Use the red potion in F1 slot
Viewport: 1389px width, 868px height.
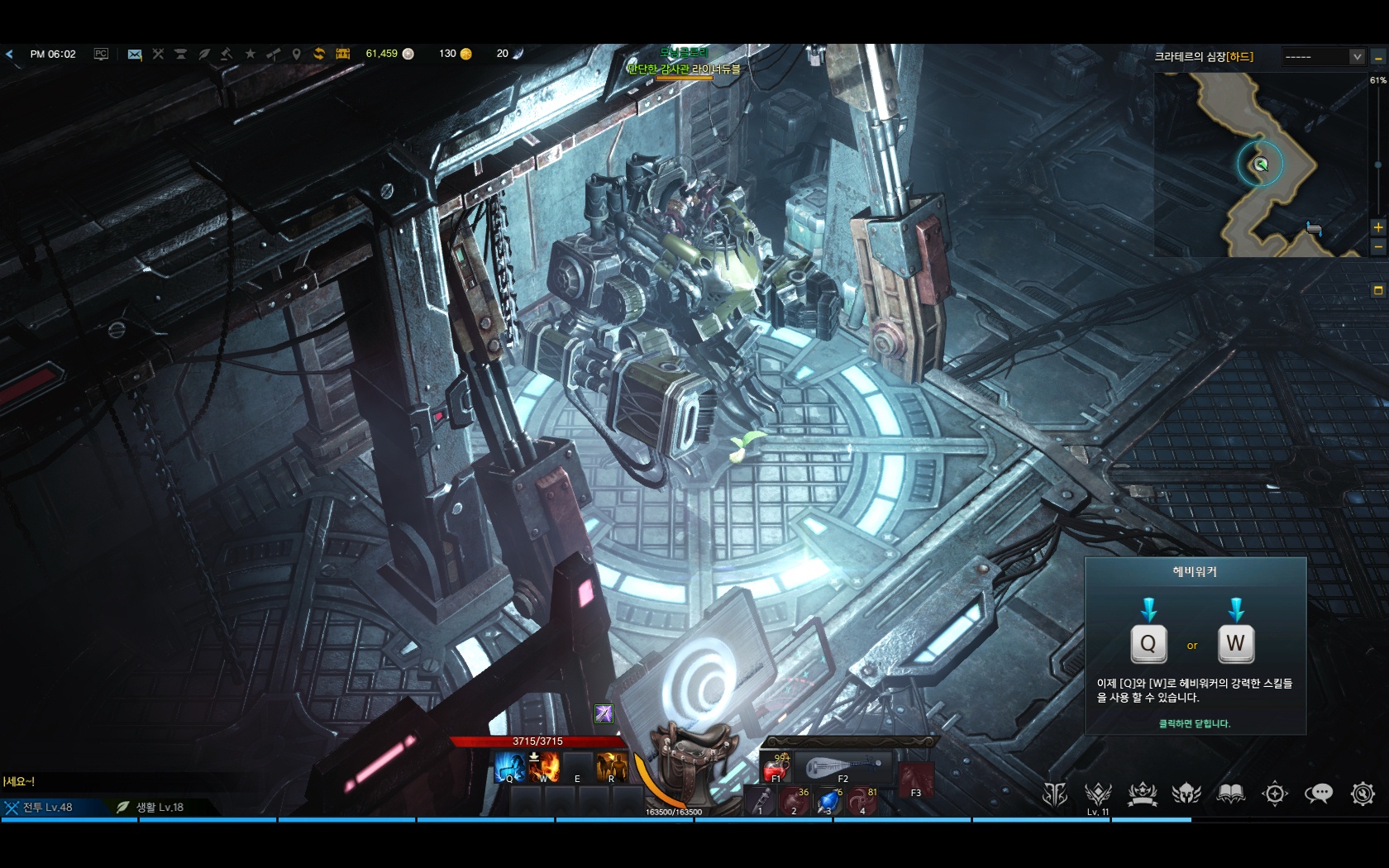tap(776, 770)
